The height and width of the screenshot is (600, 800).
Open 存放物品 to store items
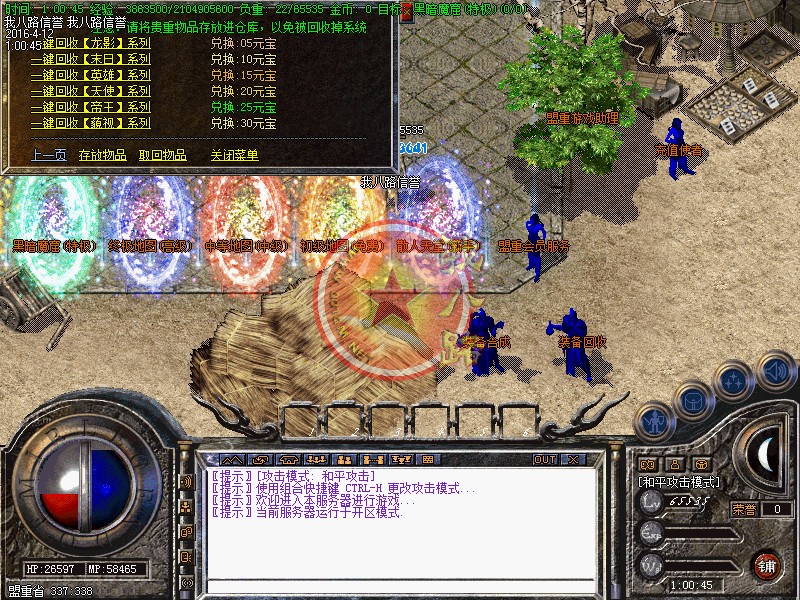[x=102, y=155]
